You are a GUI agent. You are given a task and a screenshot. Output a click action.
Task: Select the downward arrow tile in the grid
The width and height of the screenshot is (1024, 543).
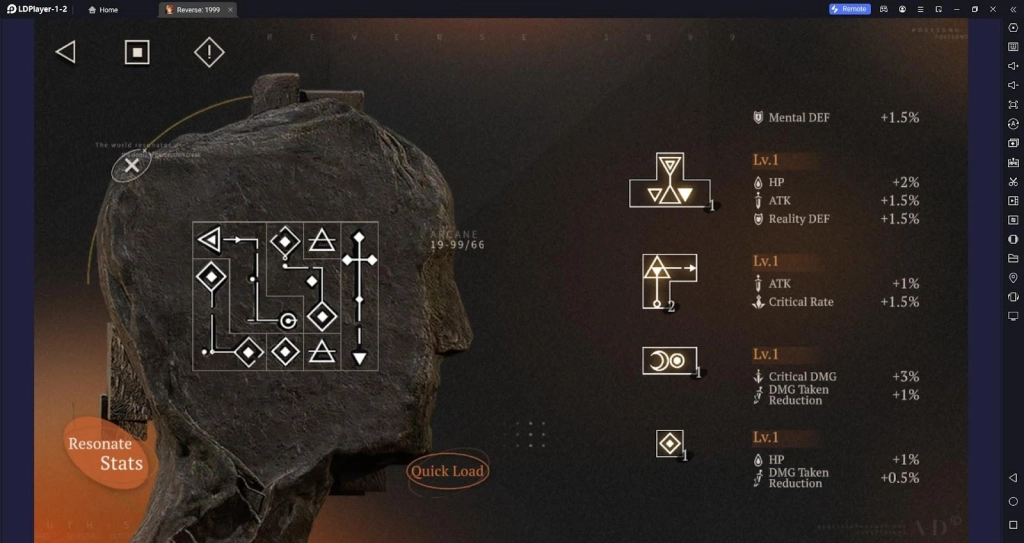360,357
